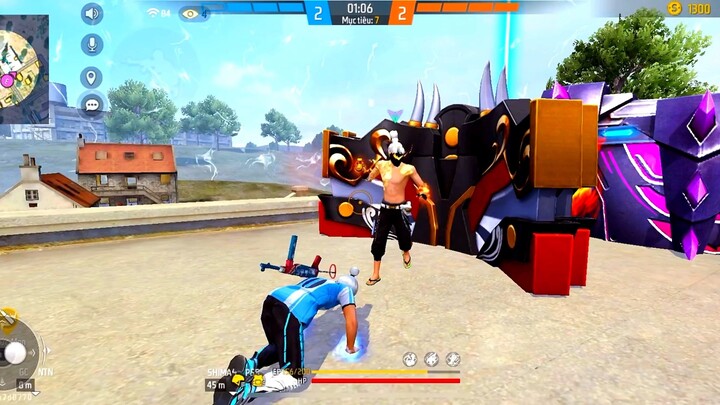The width and height of the screenshot is (720, 405).
Task: Tap the map pin marker button
Action: click(92, 77)
